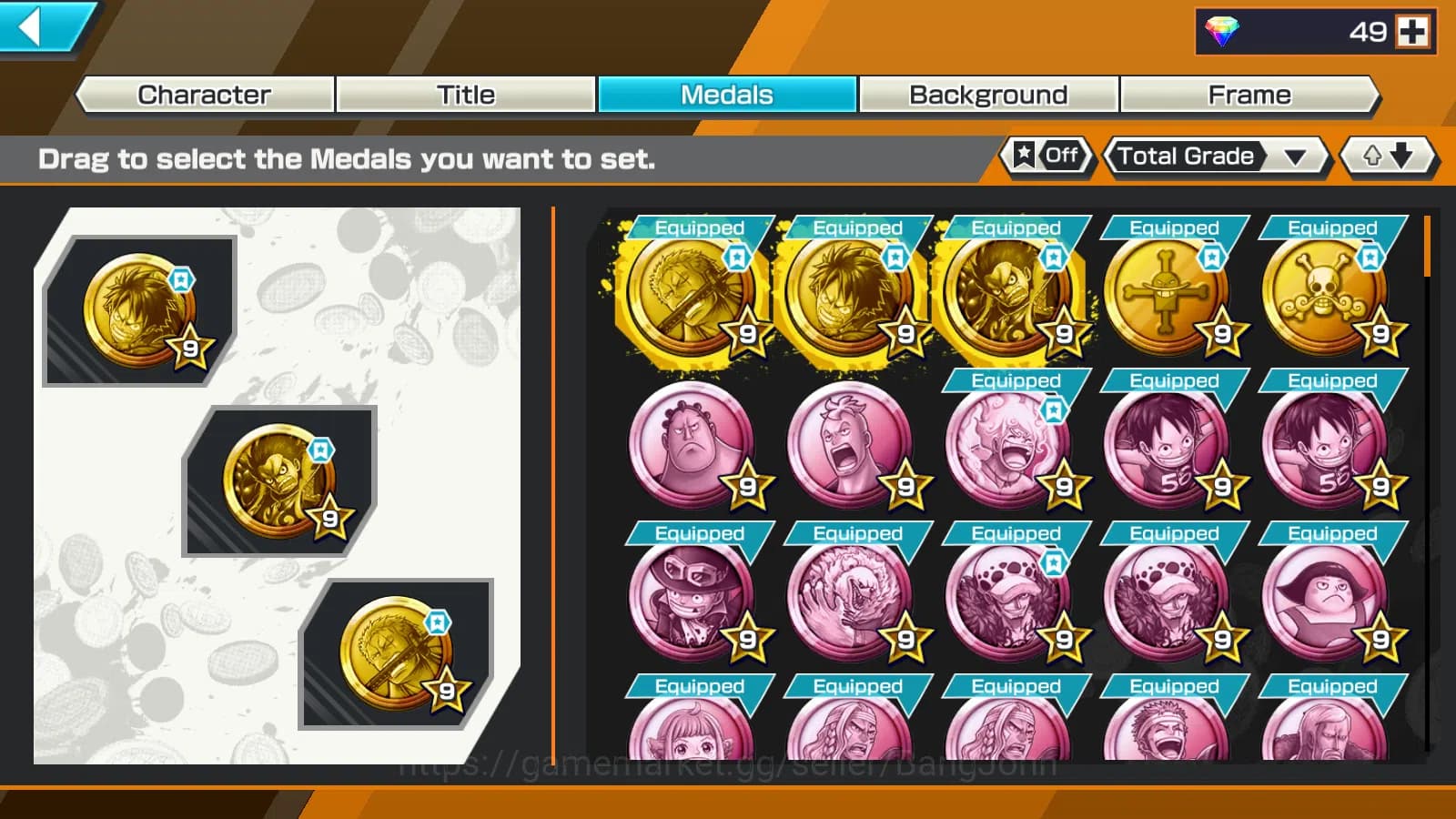Image resolution: width=1456 pixels, height=819 pixels.
Task: Click the descending sort arrow toggle
Action: pyautogui.click(x=1399, y=157)
